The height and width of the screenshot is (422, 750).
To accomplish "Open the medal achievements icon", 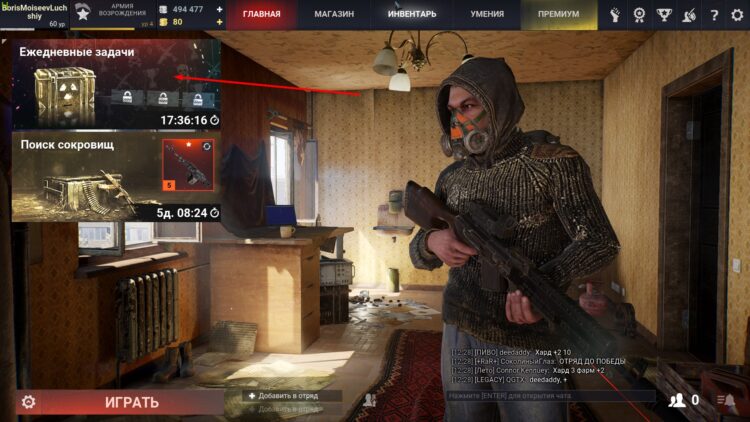I will tap(640, 15).
